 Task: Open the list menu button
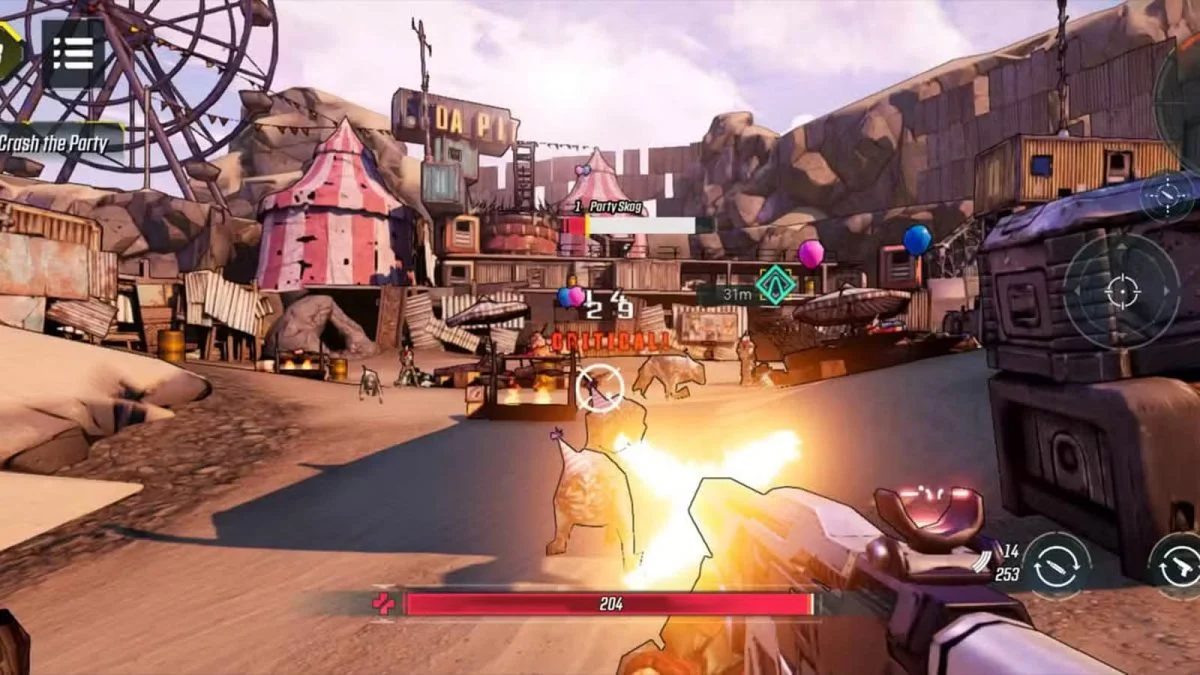tap(72, 53)
